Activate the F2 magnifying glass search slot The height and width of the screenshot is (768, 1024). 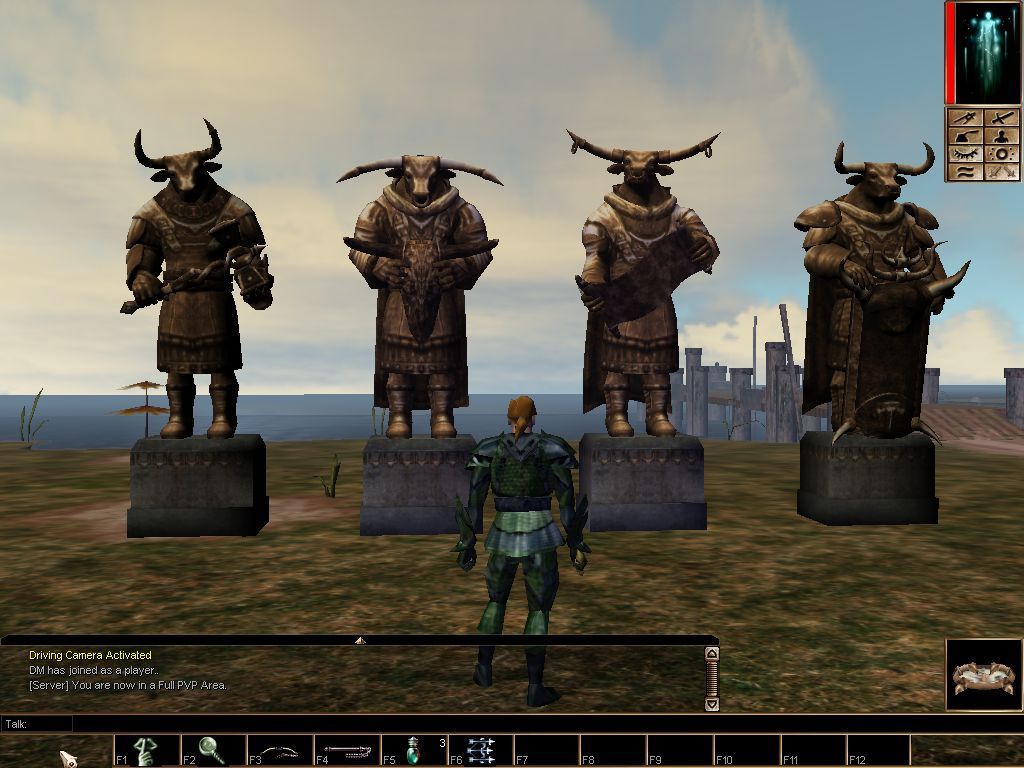click(213, 750)
